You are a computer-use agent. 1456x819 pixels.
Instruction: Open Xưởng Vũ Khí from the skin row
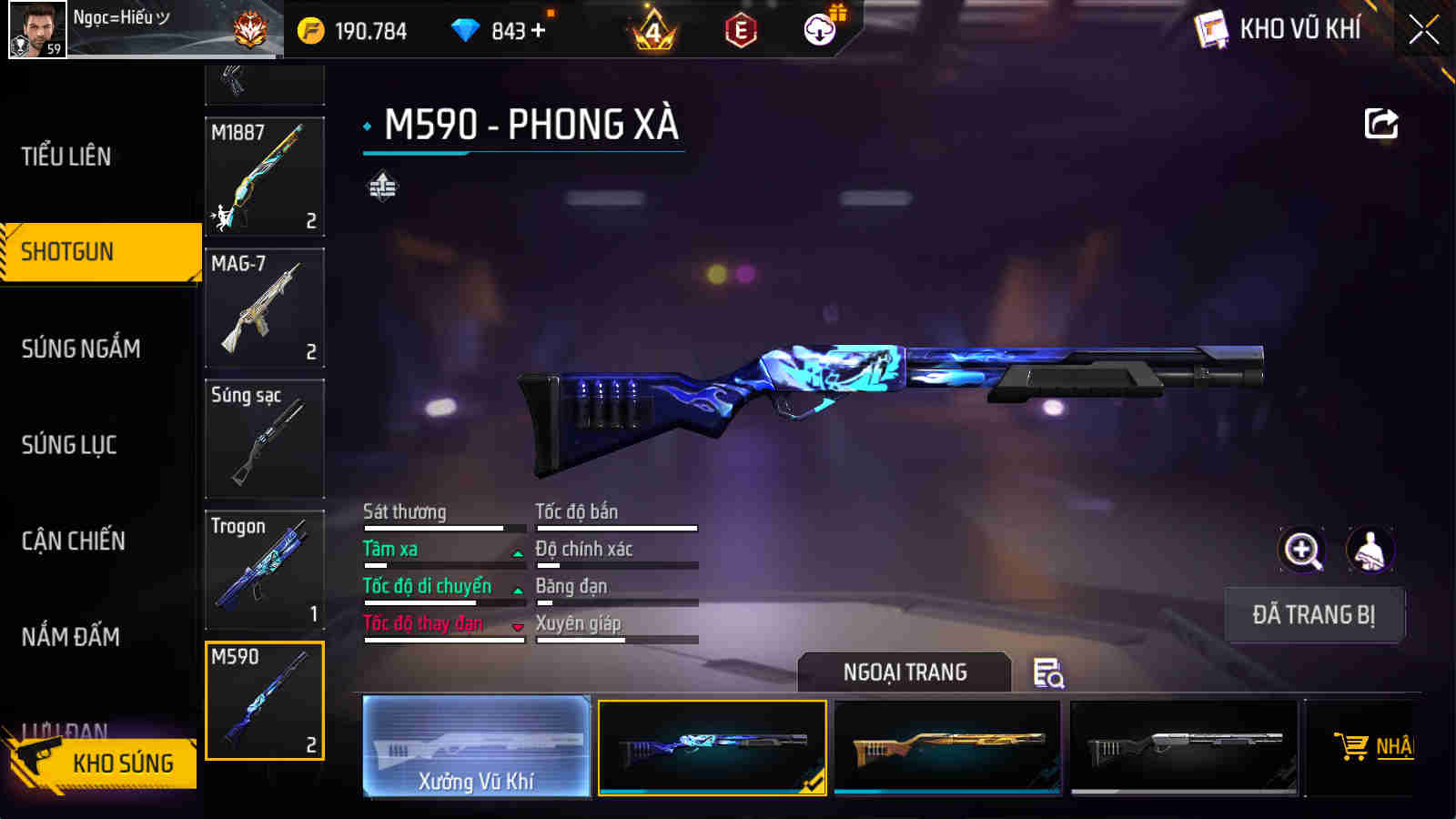click(x=476, y=746)
